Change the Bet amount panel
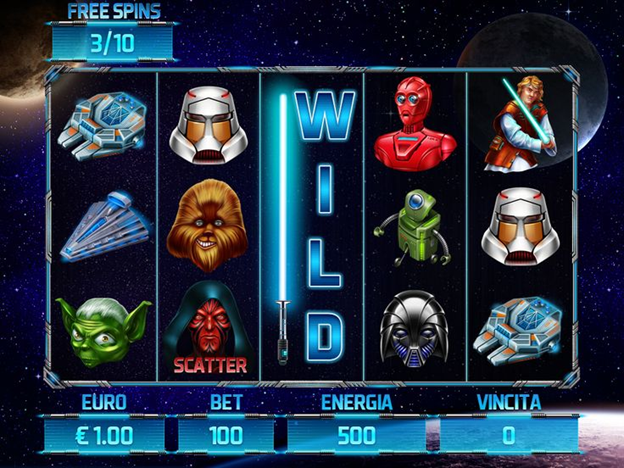Screen dimensions: 624x468 pyautogui.click(x=226, y=435)
